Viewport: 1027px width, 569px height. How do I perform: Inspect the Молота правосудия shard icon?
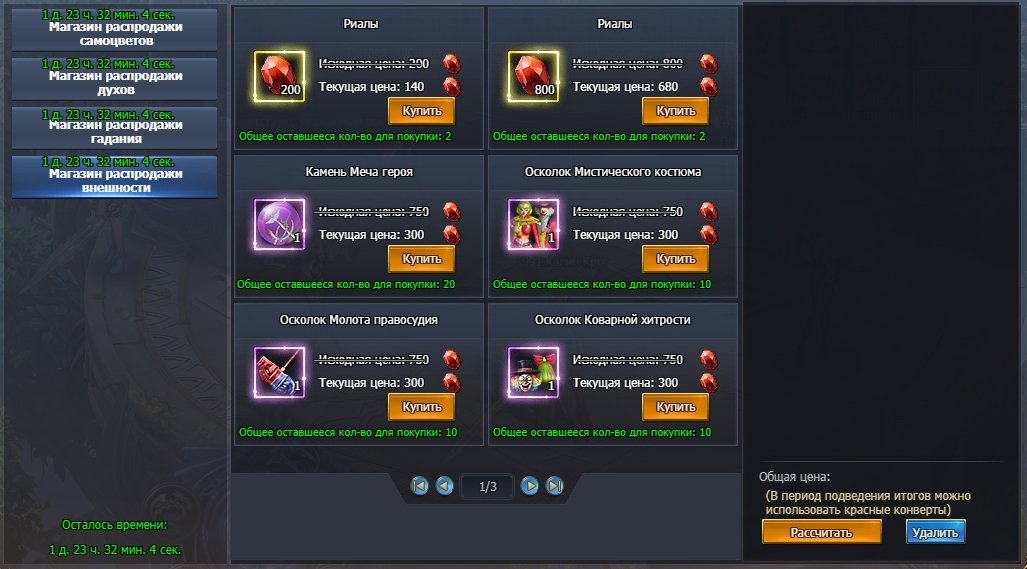pos(279,372)
